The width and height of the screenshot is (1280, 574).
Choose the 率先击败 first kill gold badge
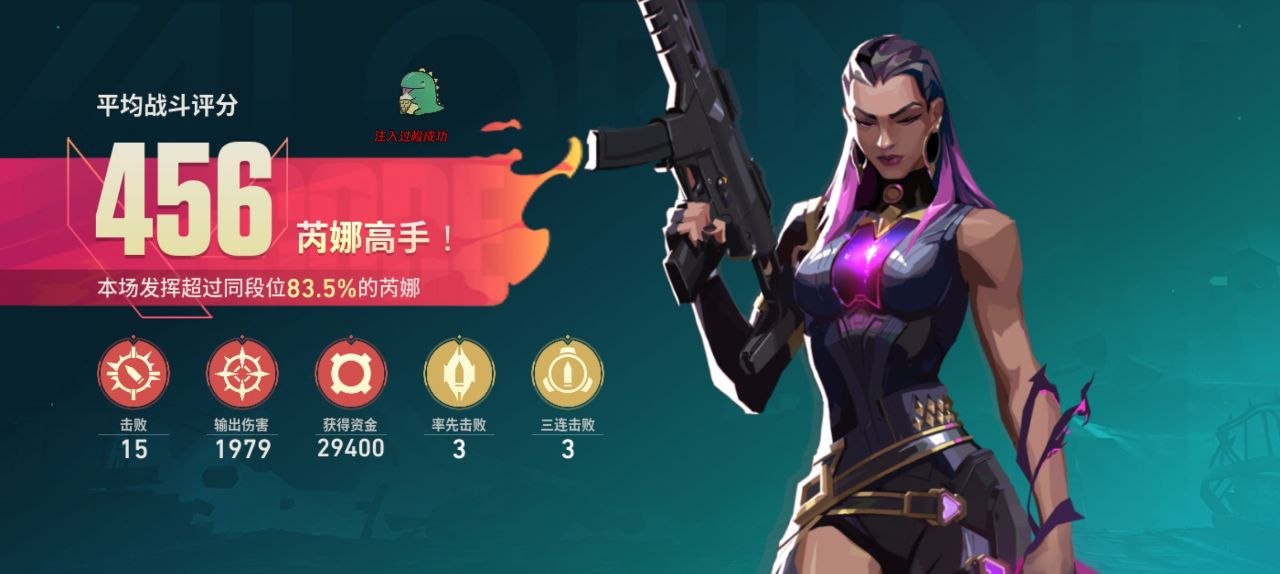pyautogui.click(x=459, y=373)
